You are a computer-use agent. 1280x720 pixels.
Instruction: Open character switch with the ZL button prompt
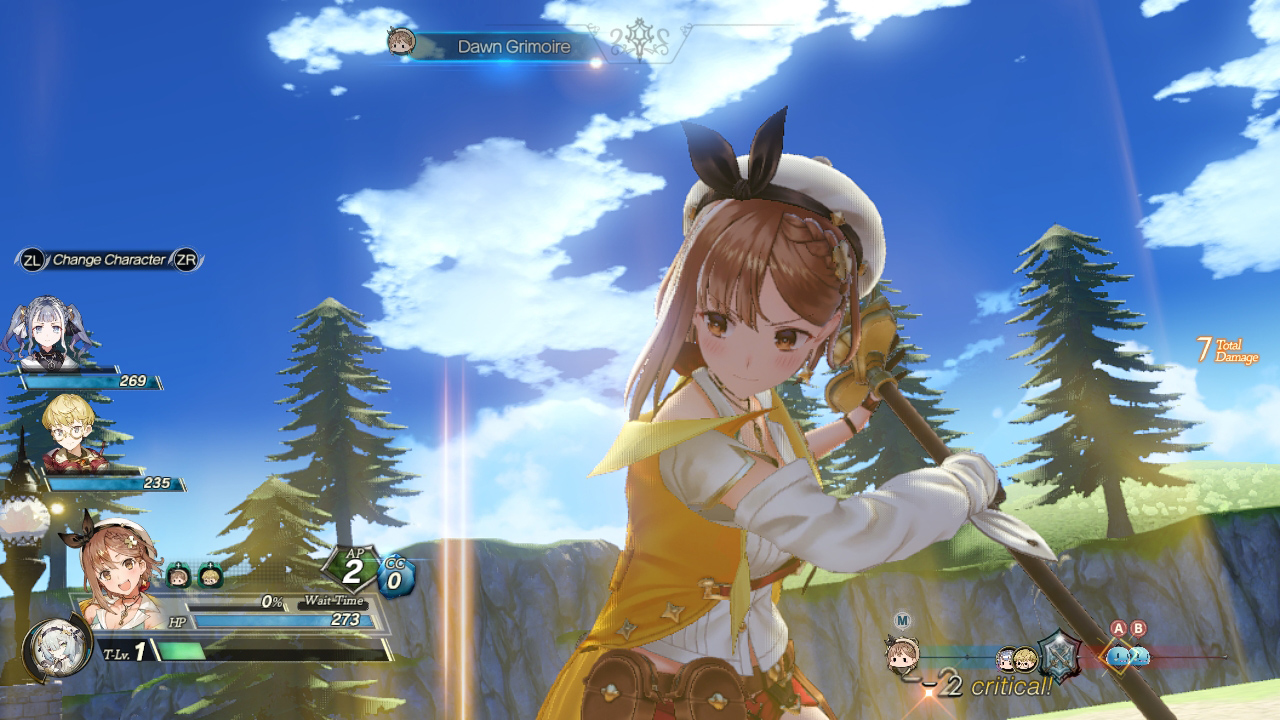click(33, 257)
